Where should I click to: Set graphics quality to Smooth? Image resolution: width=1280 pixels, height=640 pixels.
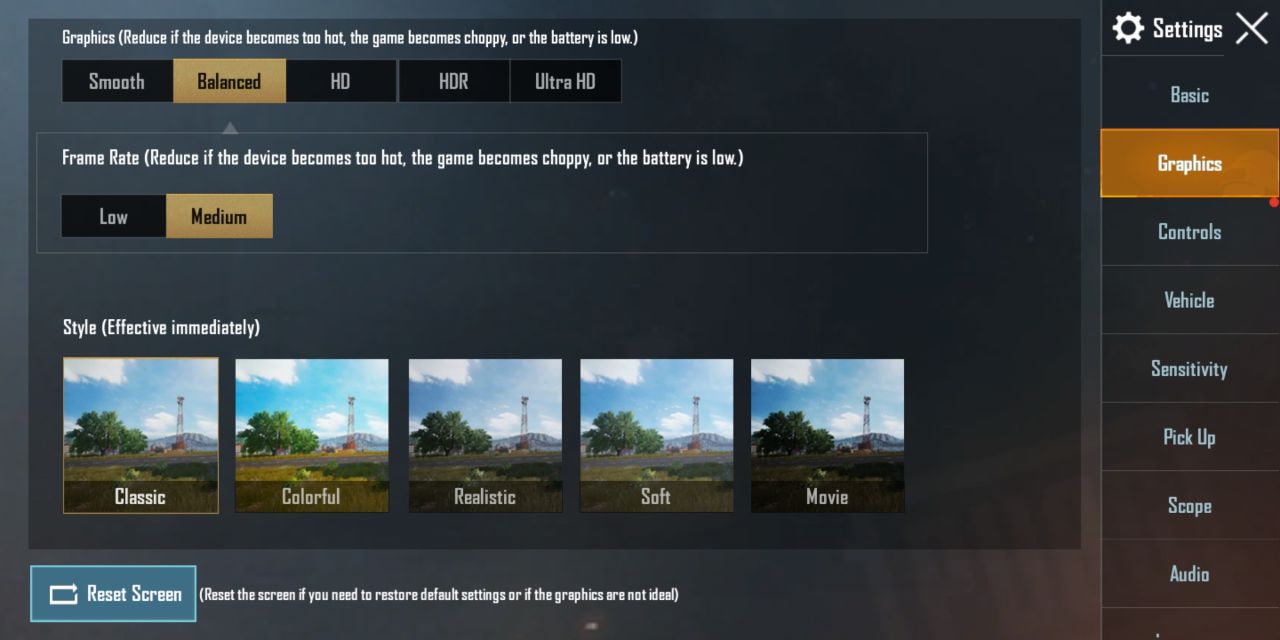pyautogui.click(x=117, y=81)
